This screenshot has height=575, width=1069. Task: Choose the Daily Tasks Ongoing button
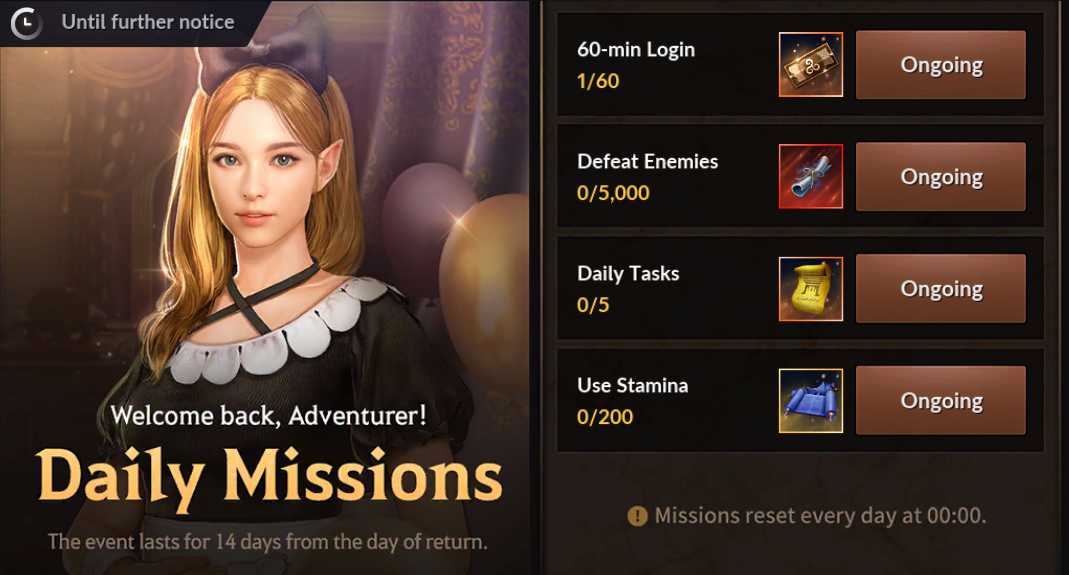tap(941, 289)
